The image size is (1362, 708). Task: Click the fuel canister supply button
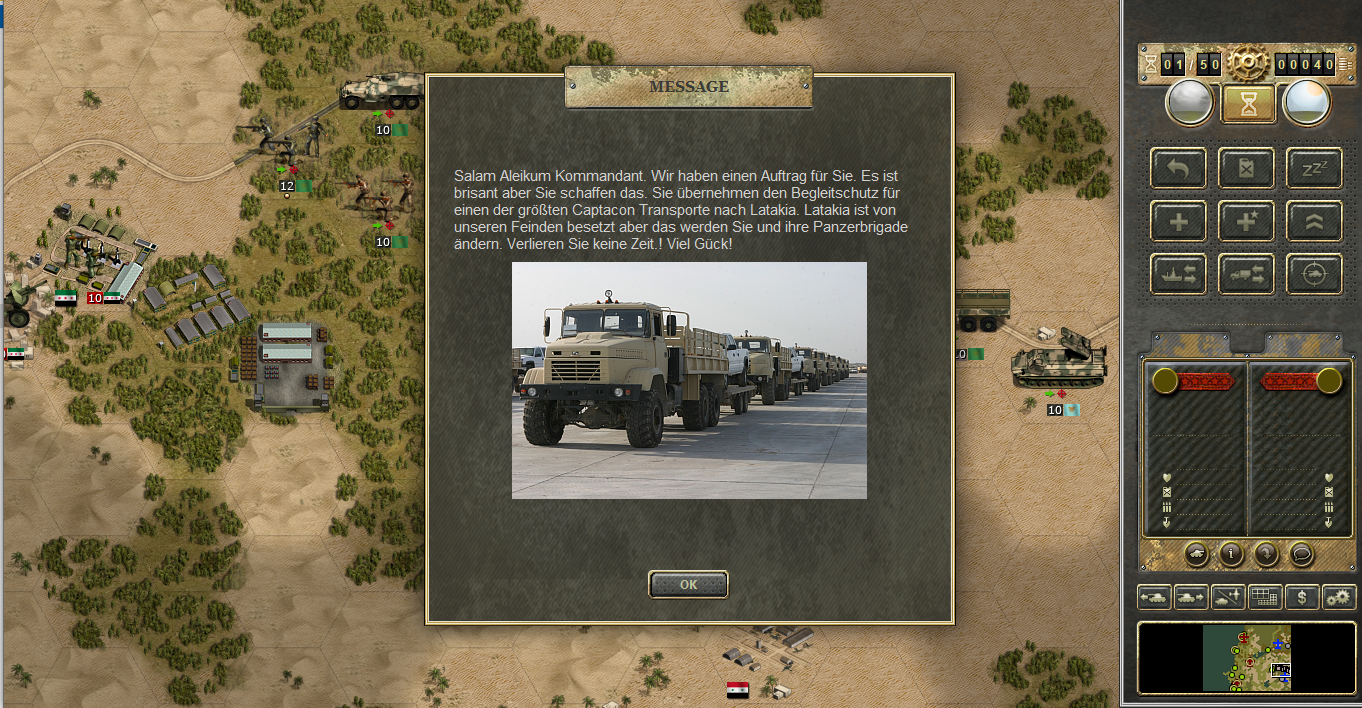point(1246,168)
